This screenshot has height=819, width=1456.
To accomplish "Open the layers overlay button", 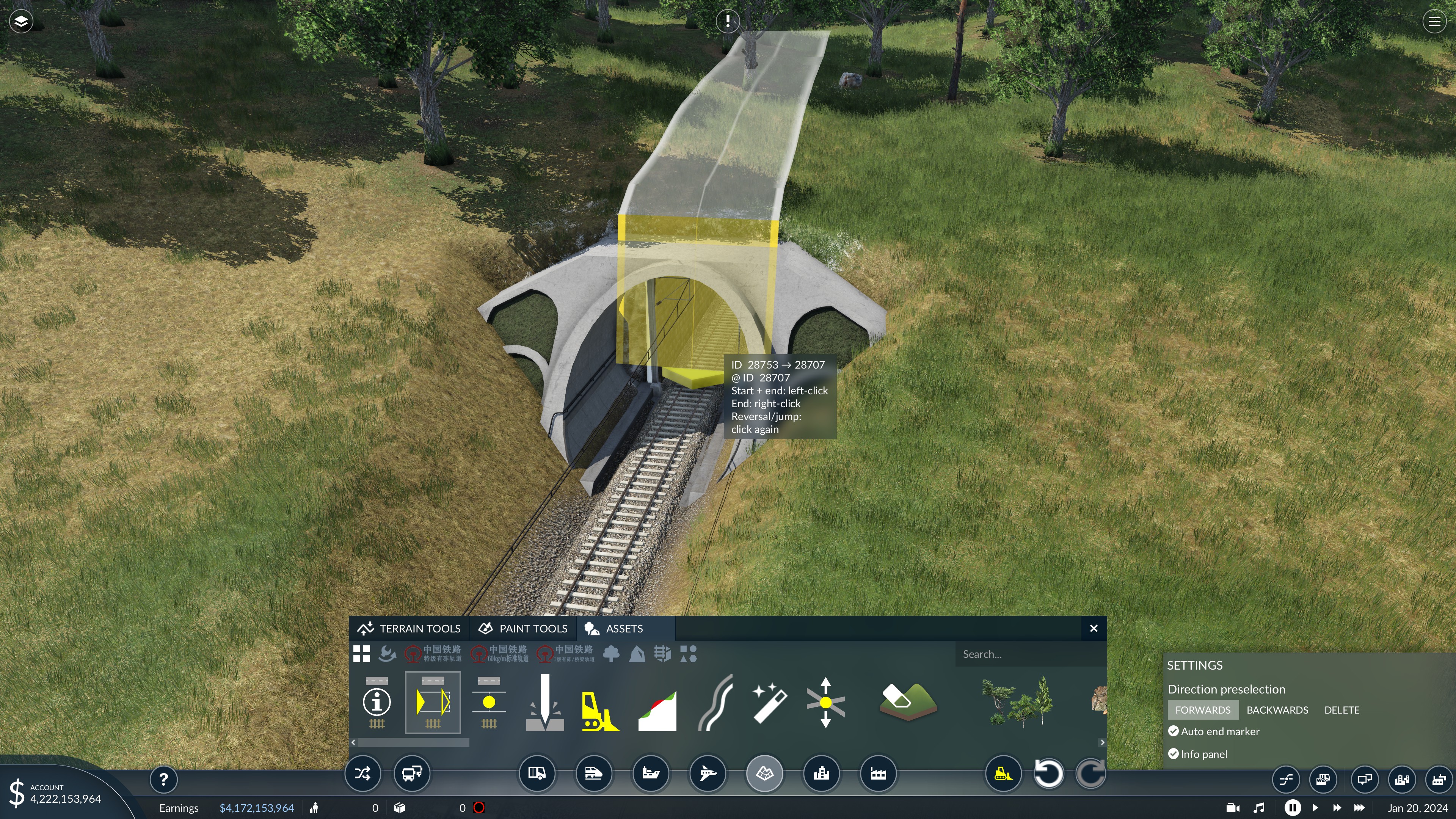I will pos(21,22).
